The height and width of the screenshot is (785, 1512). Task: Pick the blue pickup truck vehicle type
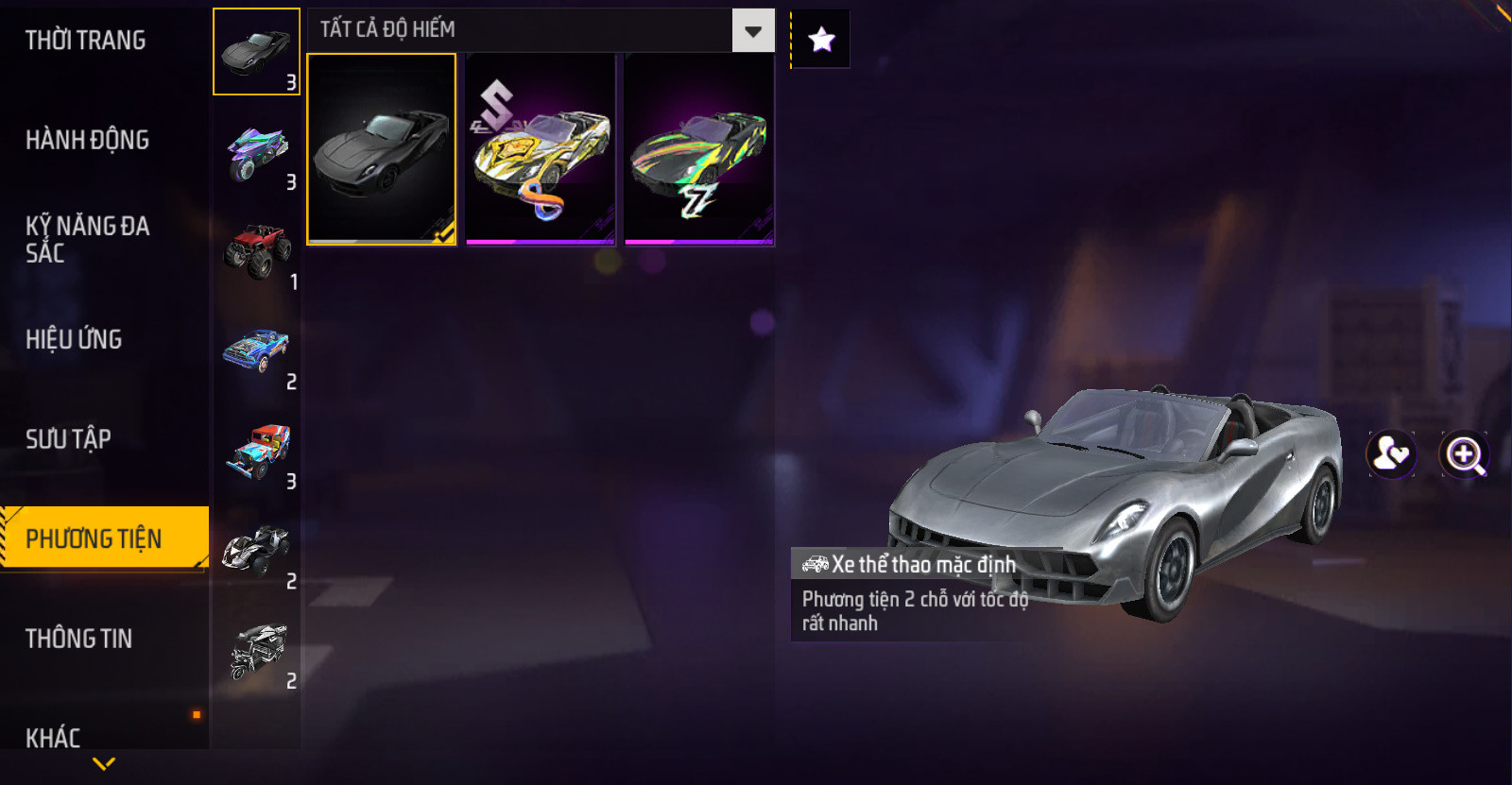tap(256, 351)
